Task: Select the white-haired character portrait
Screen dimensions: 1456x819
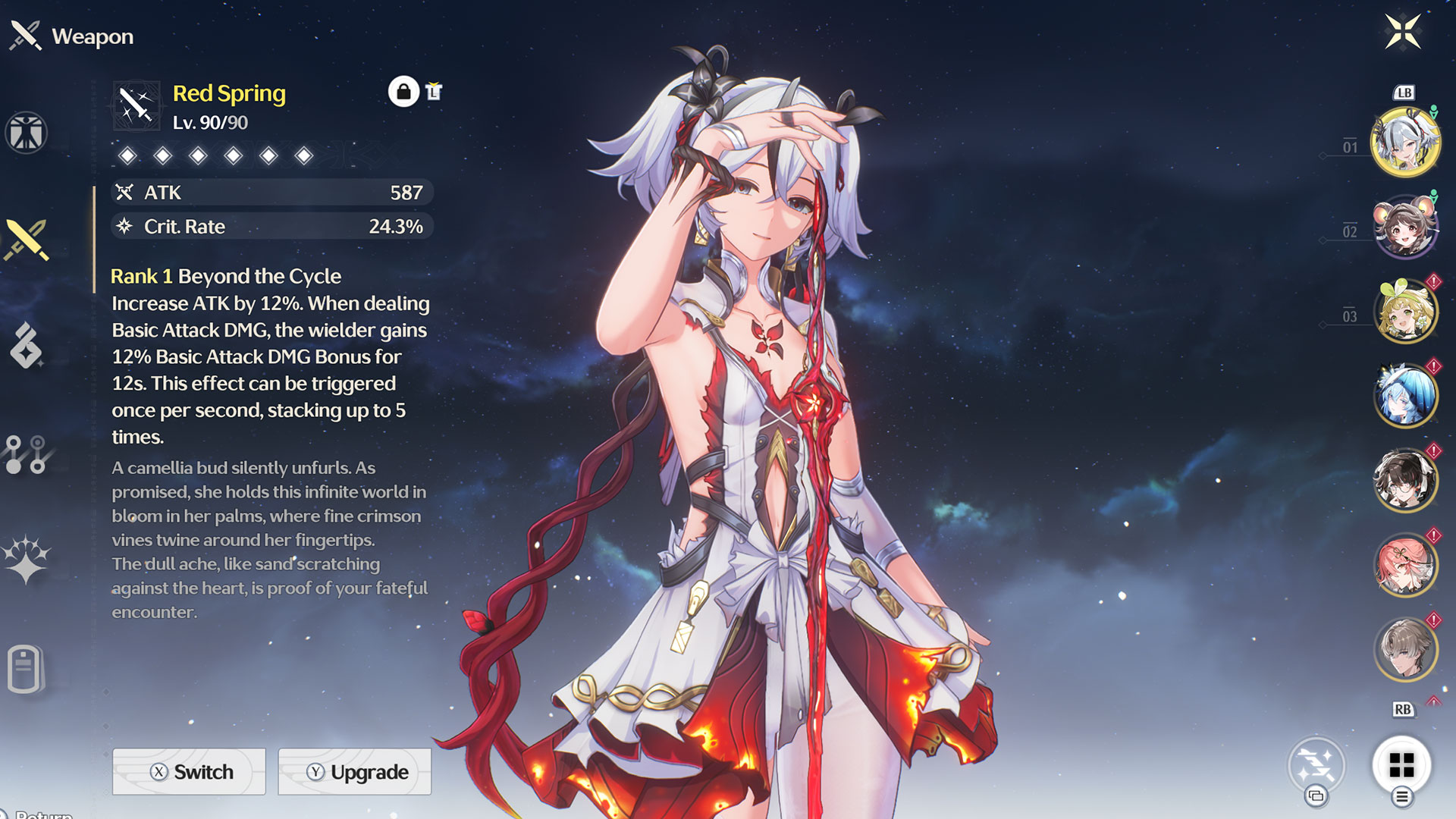Action: coord(1405,143)
